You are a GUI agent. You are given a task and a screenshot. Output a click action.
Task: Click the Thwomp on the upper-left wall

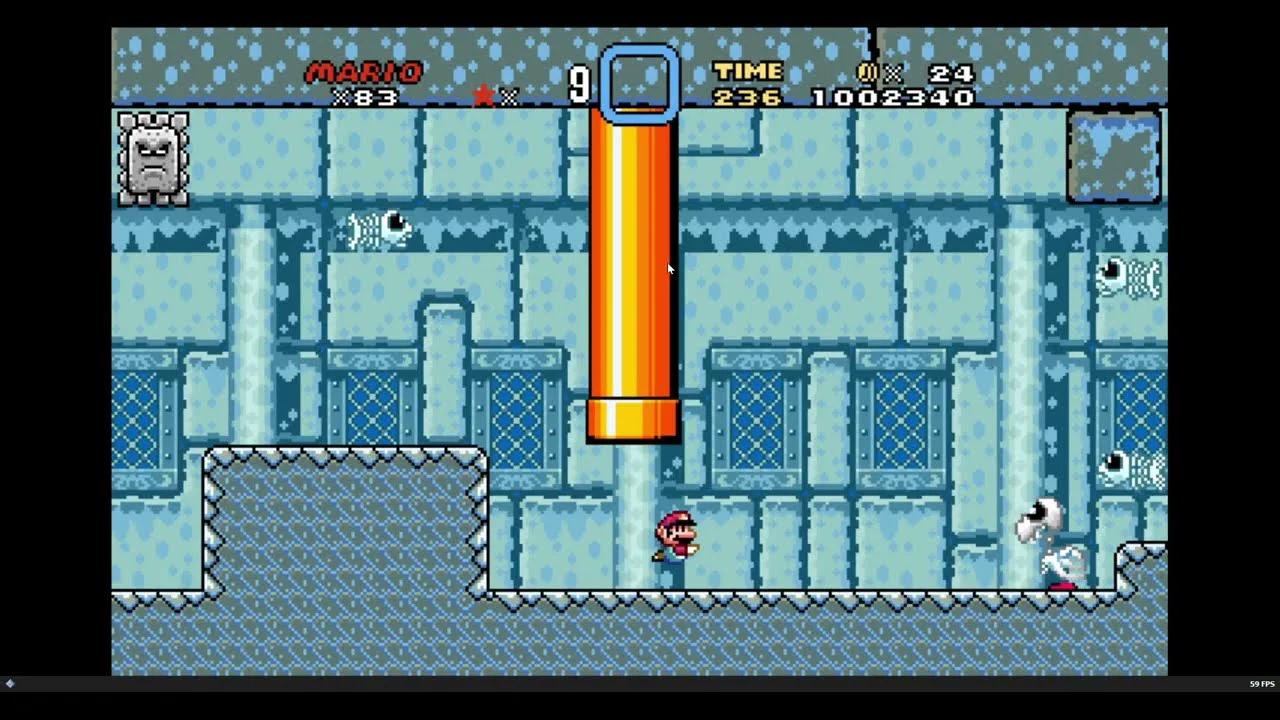tap(151, 160)
